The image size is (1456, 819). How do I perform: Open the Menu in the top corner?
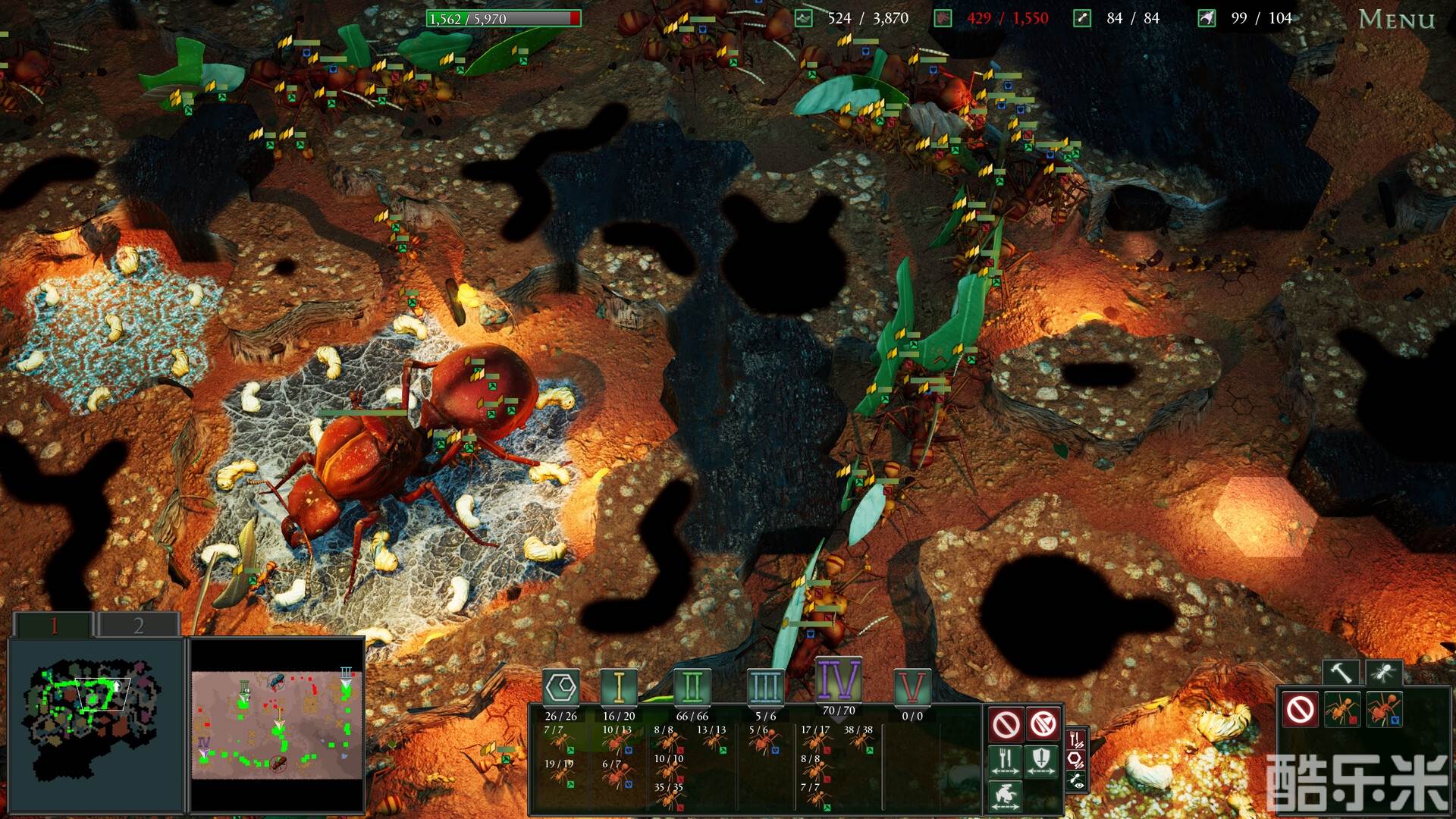1396,19
